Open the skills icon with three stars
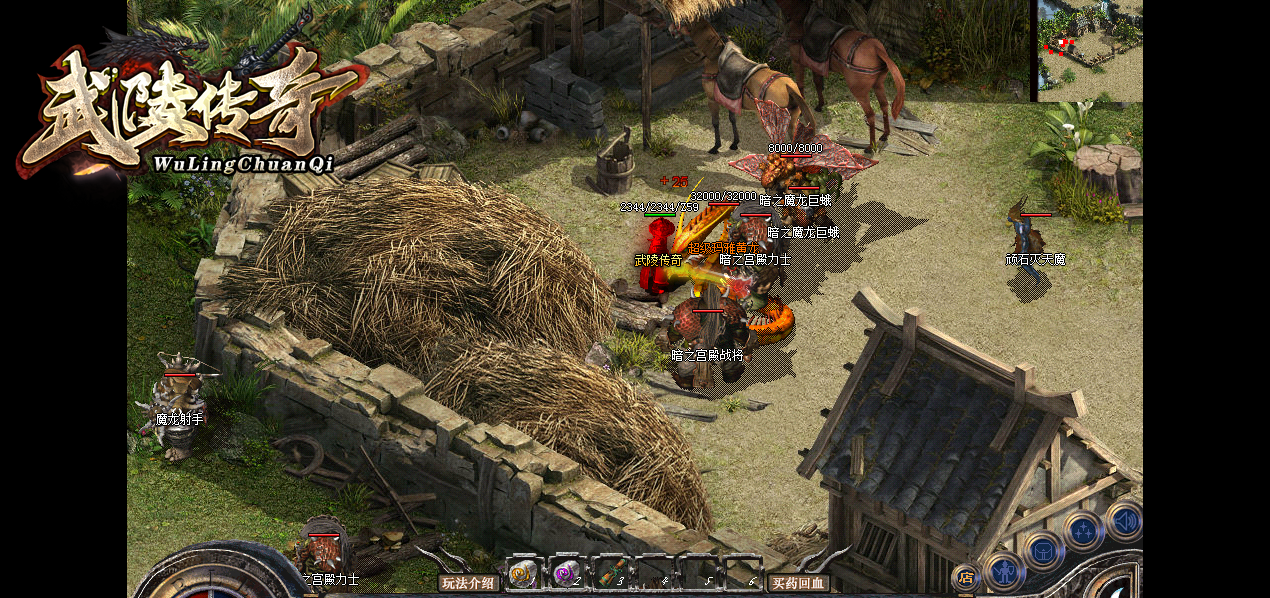The image size is (1270, 598). click(x=1083, y=530)
